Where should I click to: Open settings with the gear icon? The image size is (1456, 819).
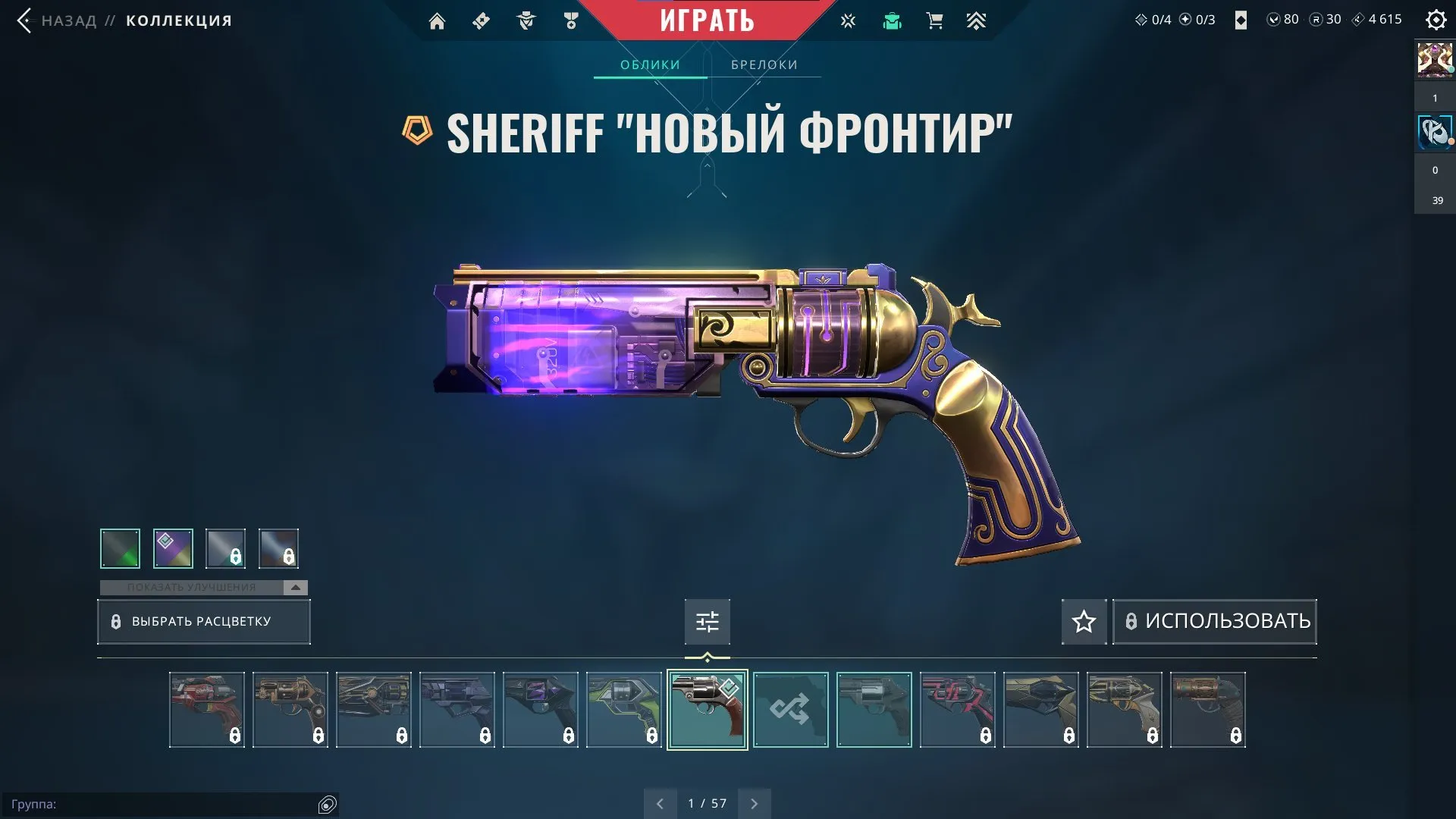tap(1436, 20)
